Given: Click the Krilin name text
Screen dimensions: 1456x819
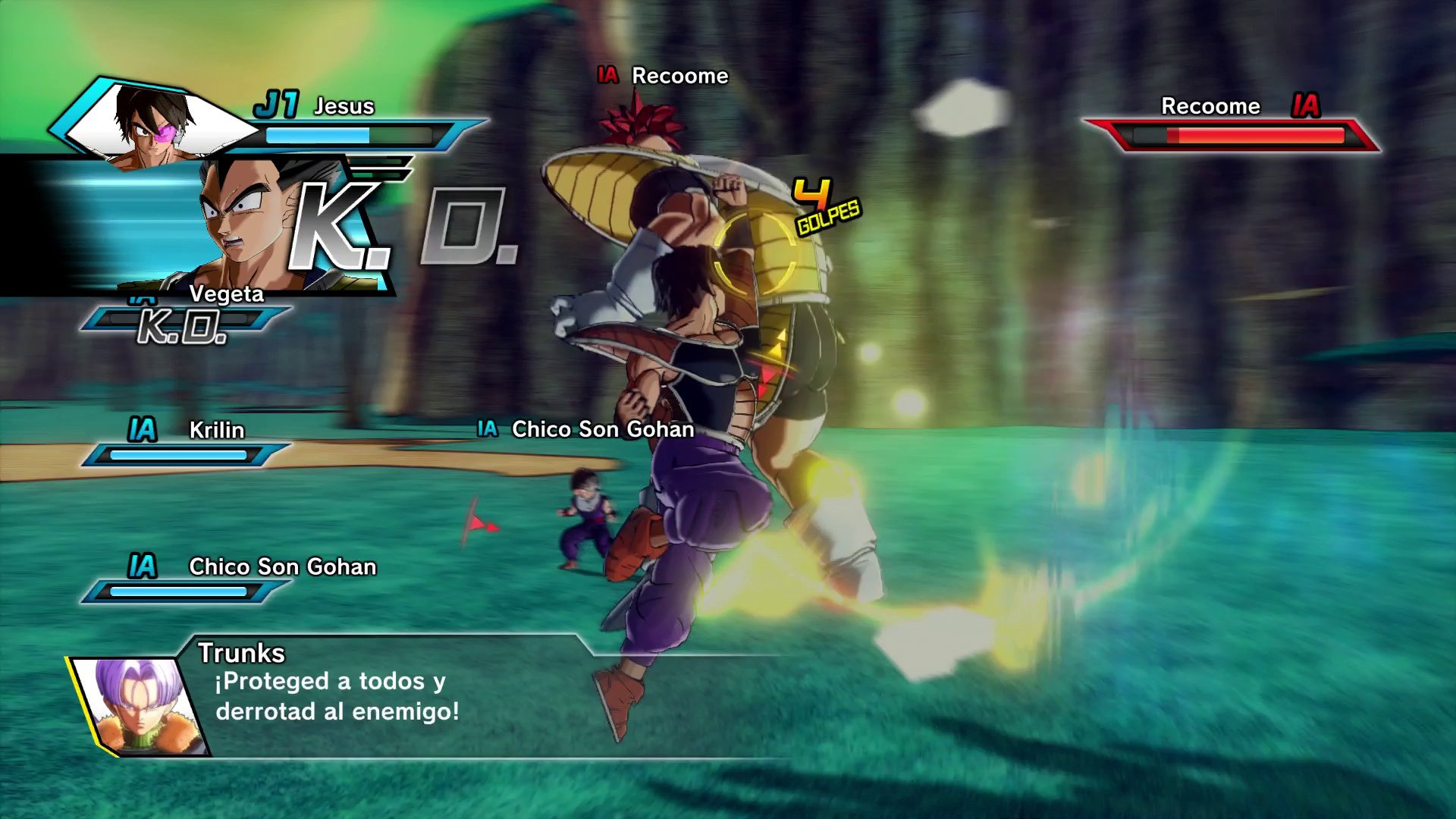Looking at the screenshot, I should pos(215,431).
